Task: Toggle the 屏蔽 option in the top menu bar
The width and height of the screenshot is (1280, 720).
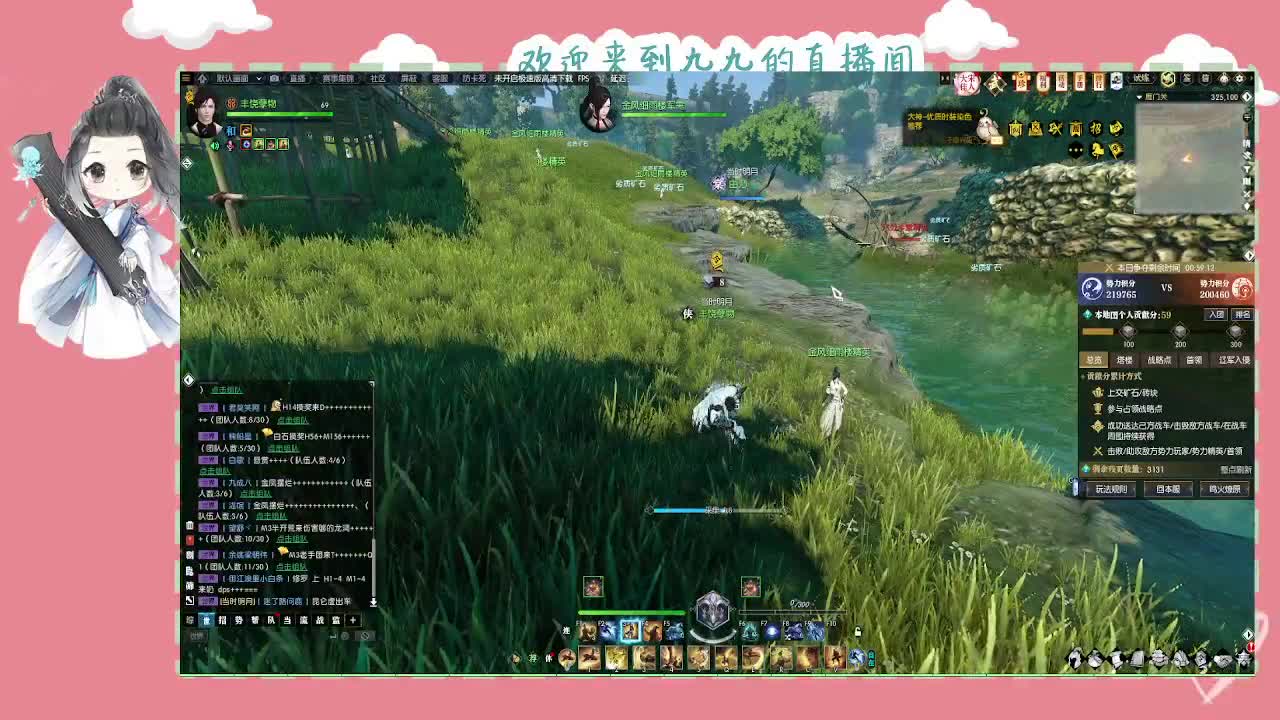Action: point(407,77)
